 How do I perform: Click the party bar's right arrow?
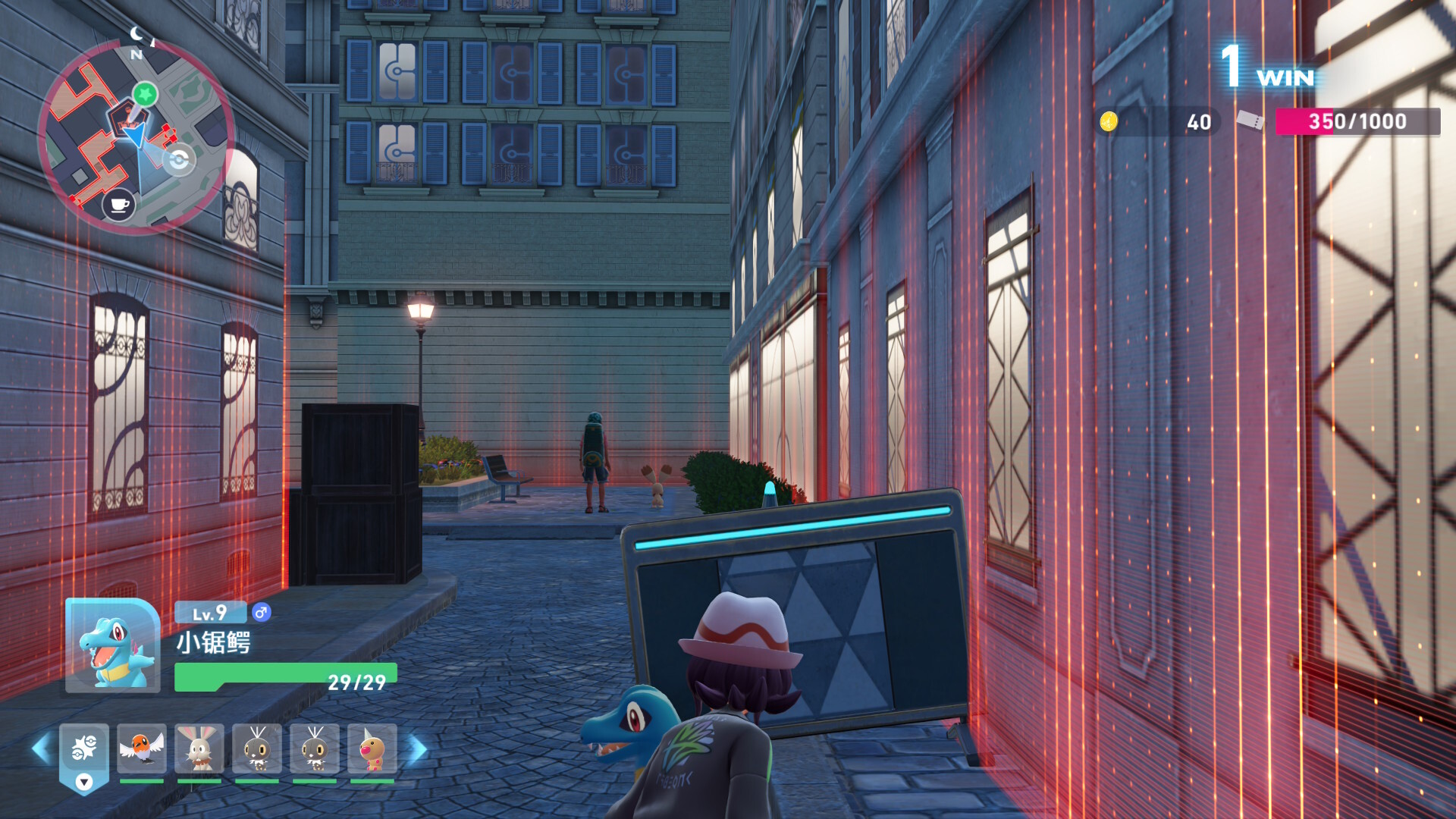(x=418, y=748)
